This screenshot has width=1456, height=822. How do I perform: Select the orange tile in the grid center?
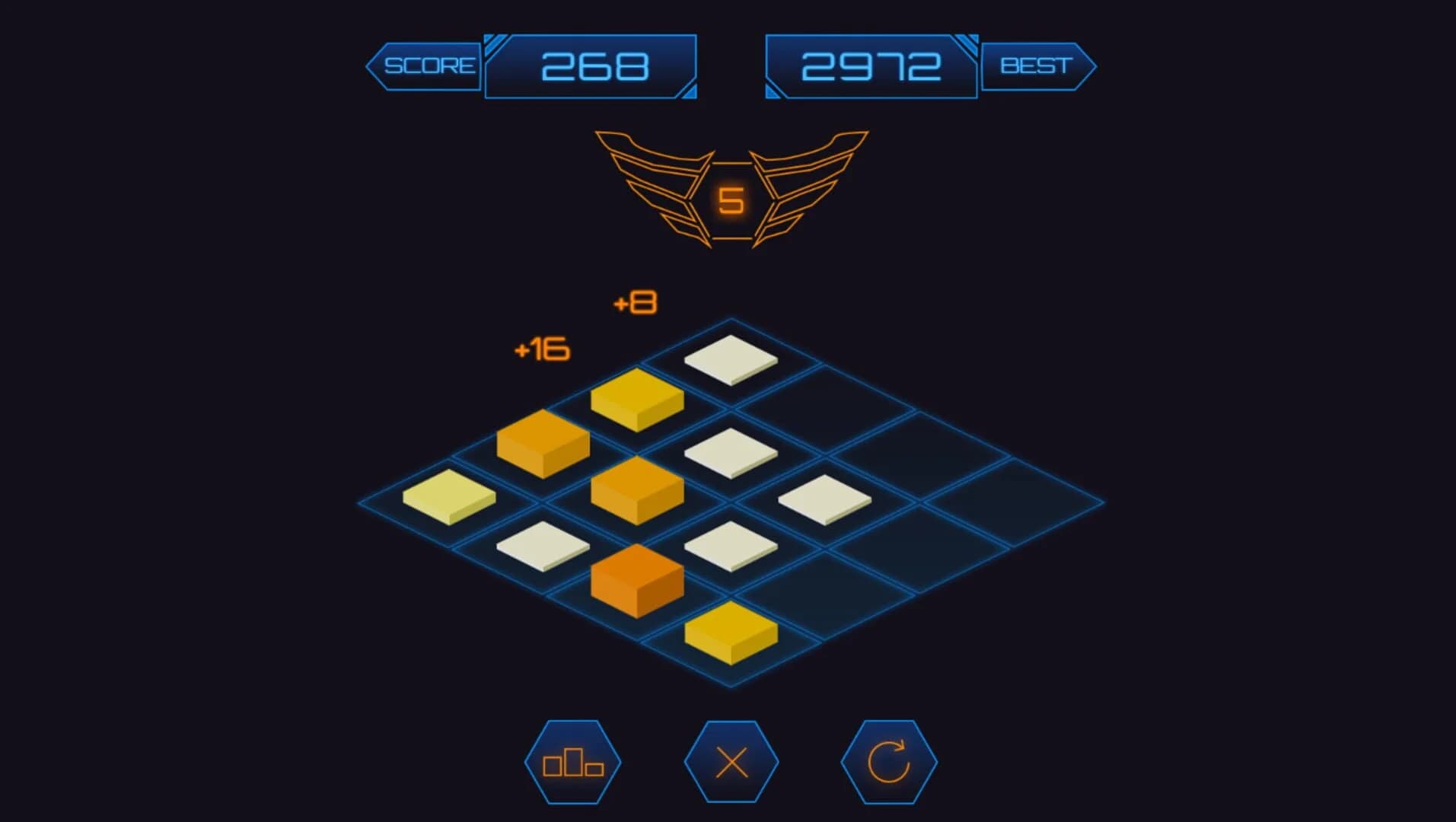pos(638,486)
